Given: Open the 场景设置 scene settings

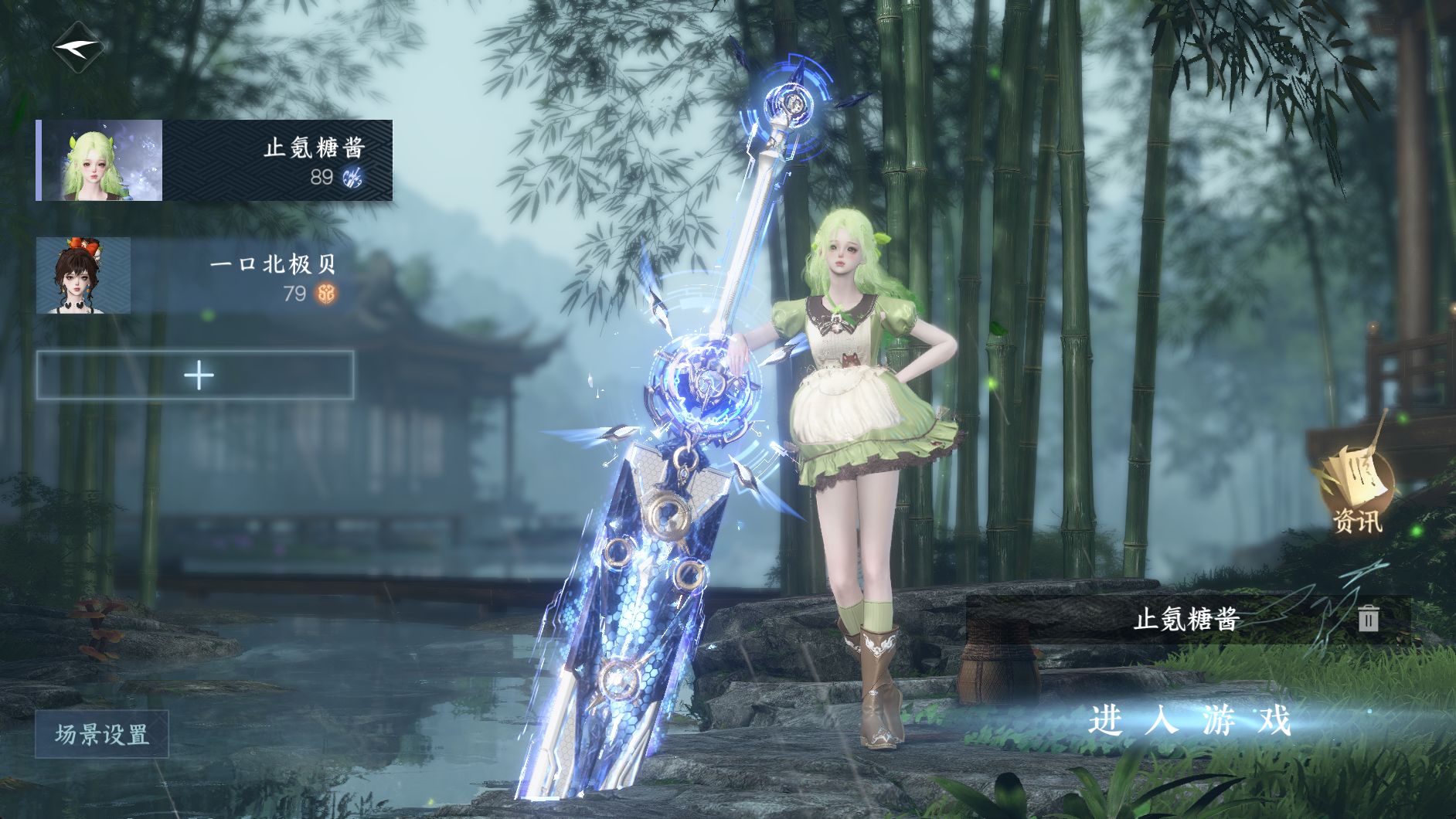Looking at the screenshot, I should click(101, 734).
